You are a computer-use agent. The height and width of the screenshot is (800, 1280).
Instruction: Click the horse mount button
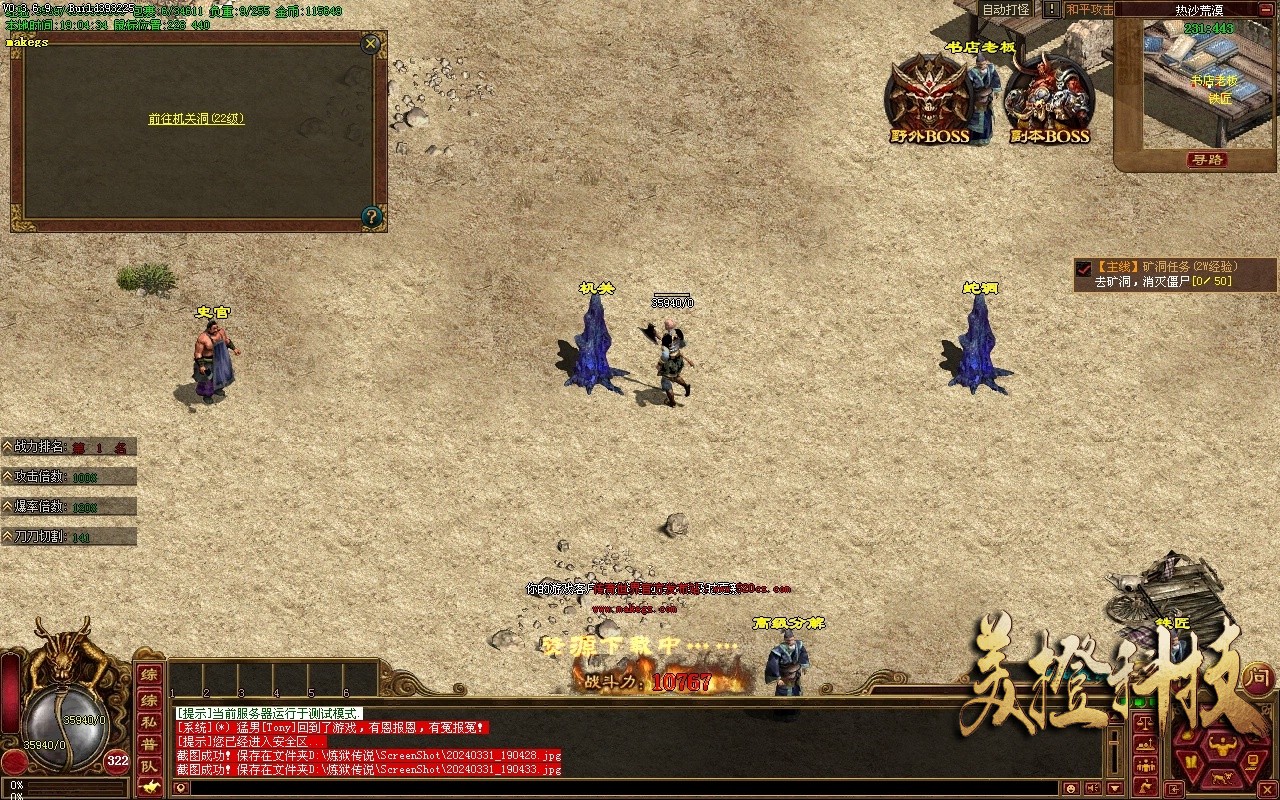pos(148,788)
